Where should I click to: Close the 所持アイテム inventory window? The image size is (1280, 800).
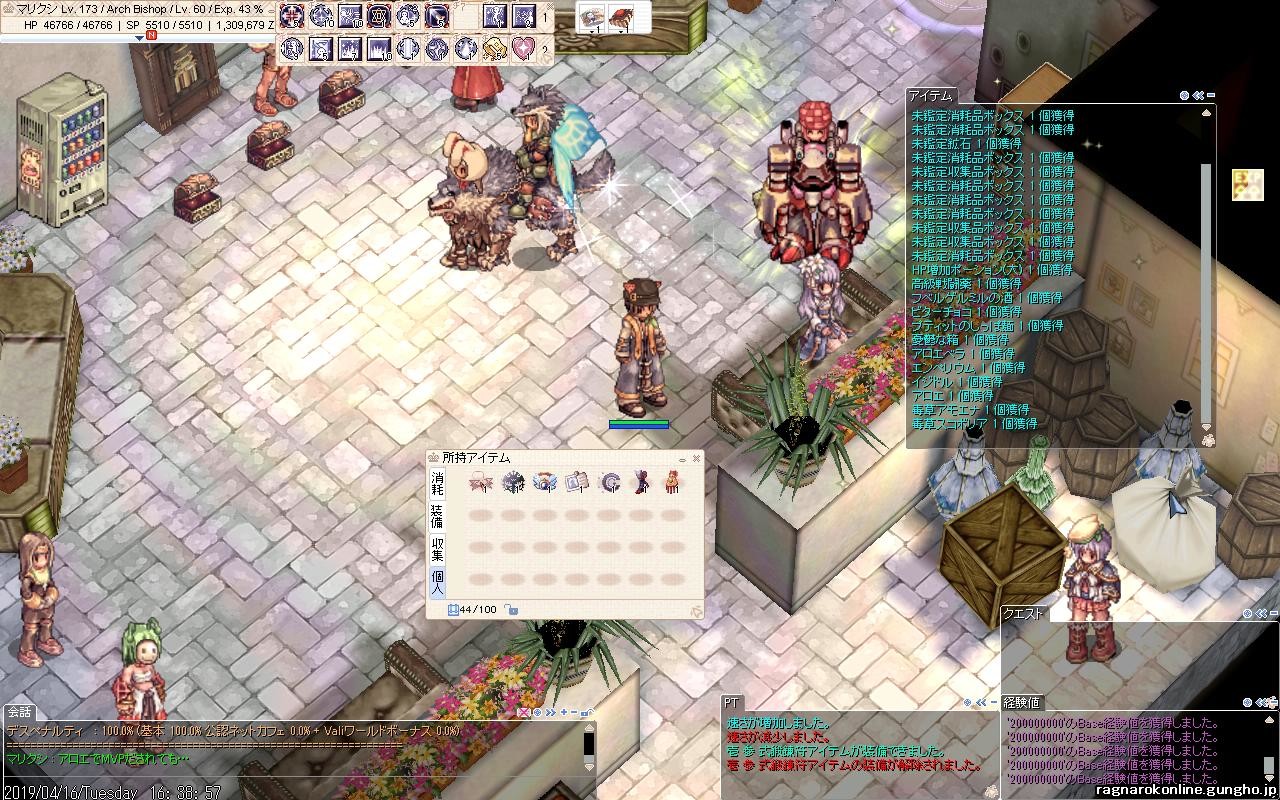(696, 459)
